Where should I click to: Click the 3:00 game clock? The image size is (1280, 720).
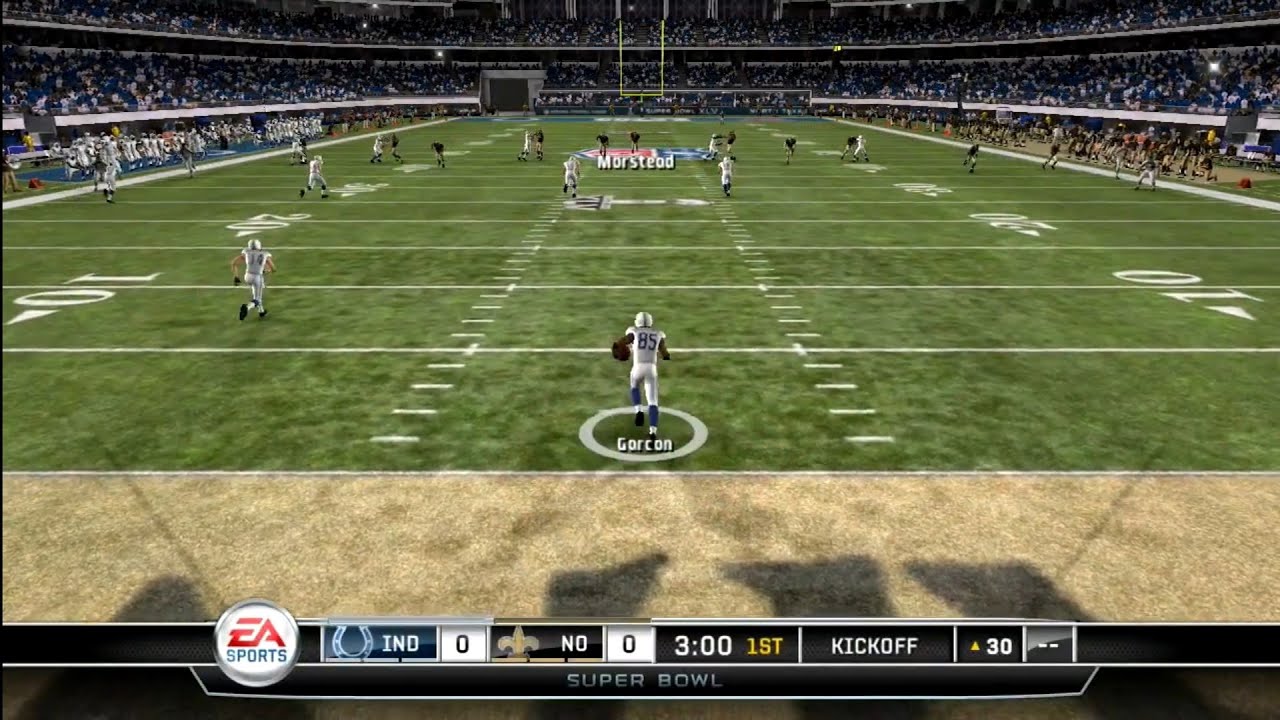pyautogui.click(x=702, y=646)
